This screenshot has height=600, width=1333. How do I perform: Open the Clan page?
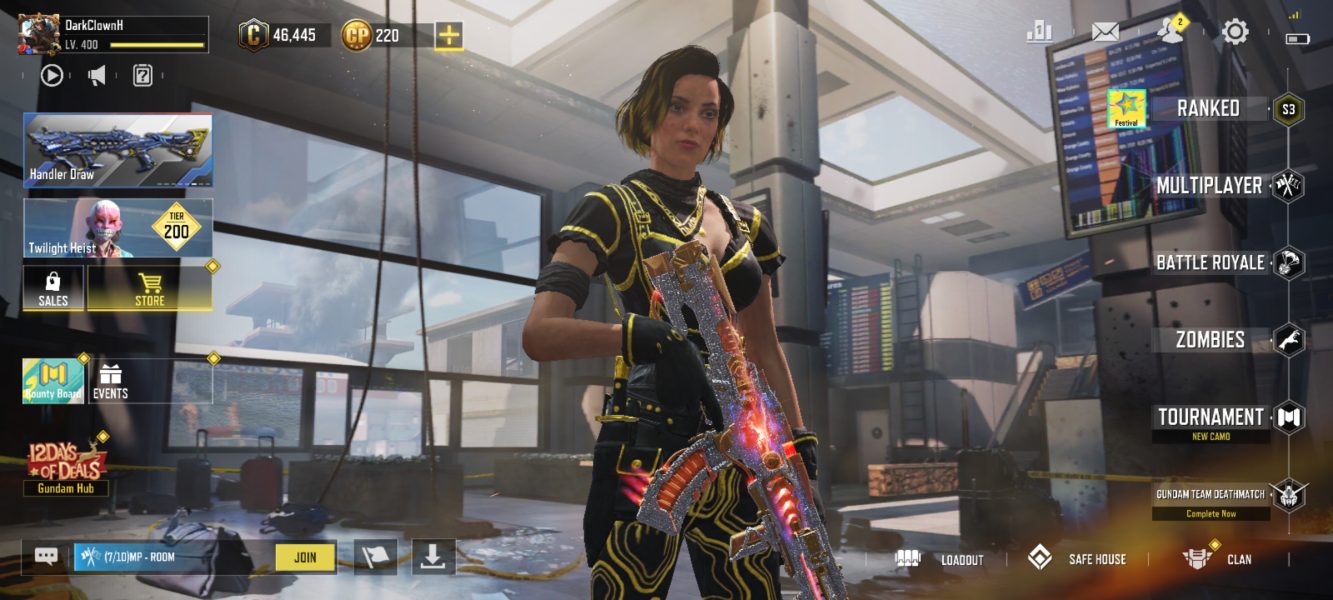pyautogui.click(x=1217, y=558)
